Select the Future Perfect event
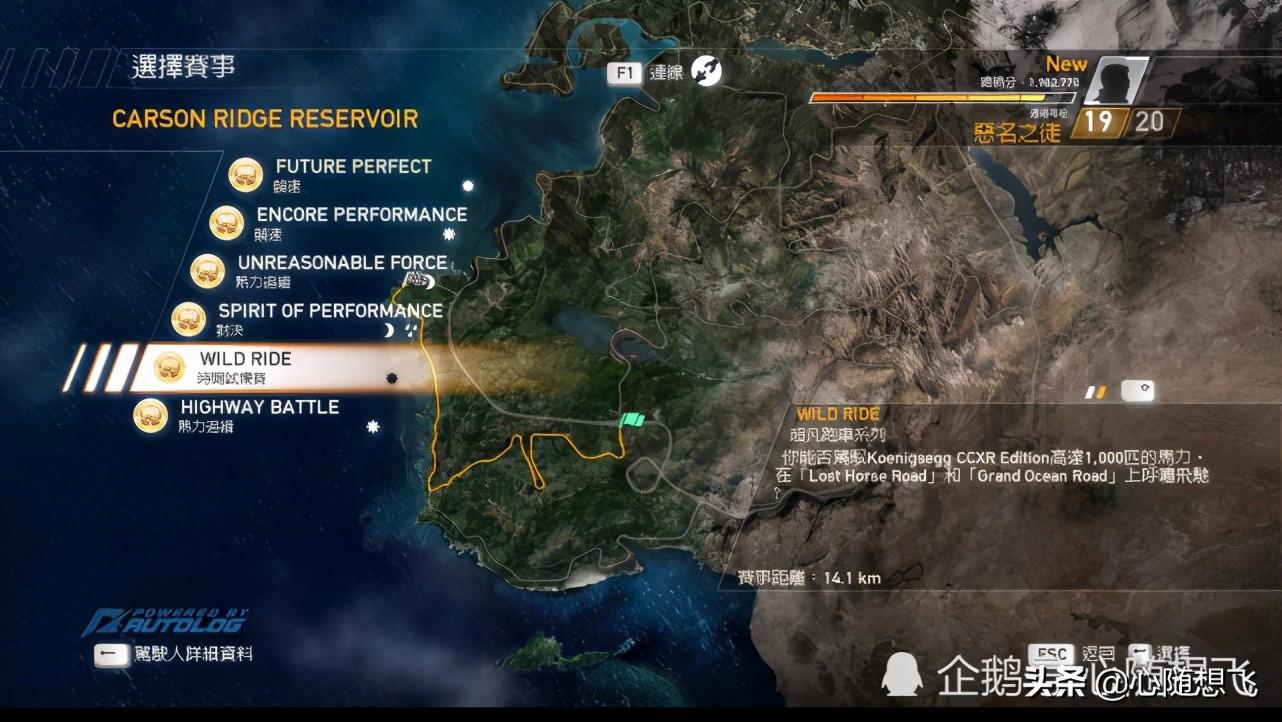 (x=352, y=167)
